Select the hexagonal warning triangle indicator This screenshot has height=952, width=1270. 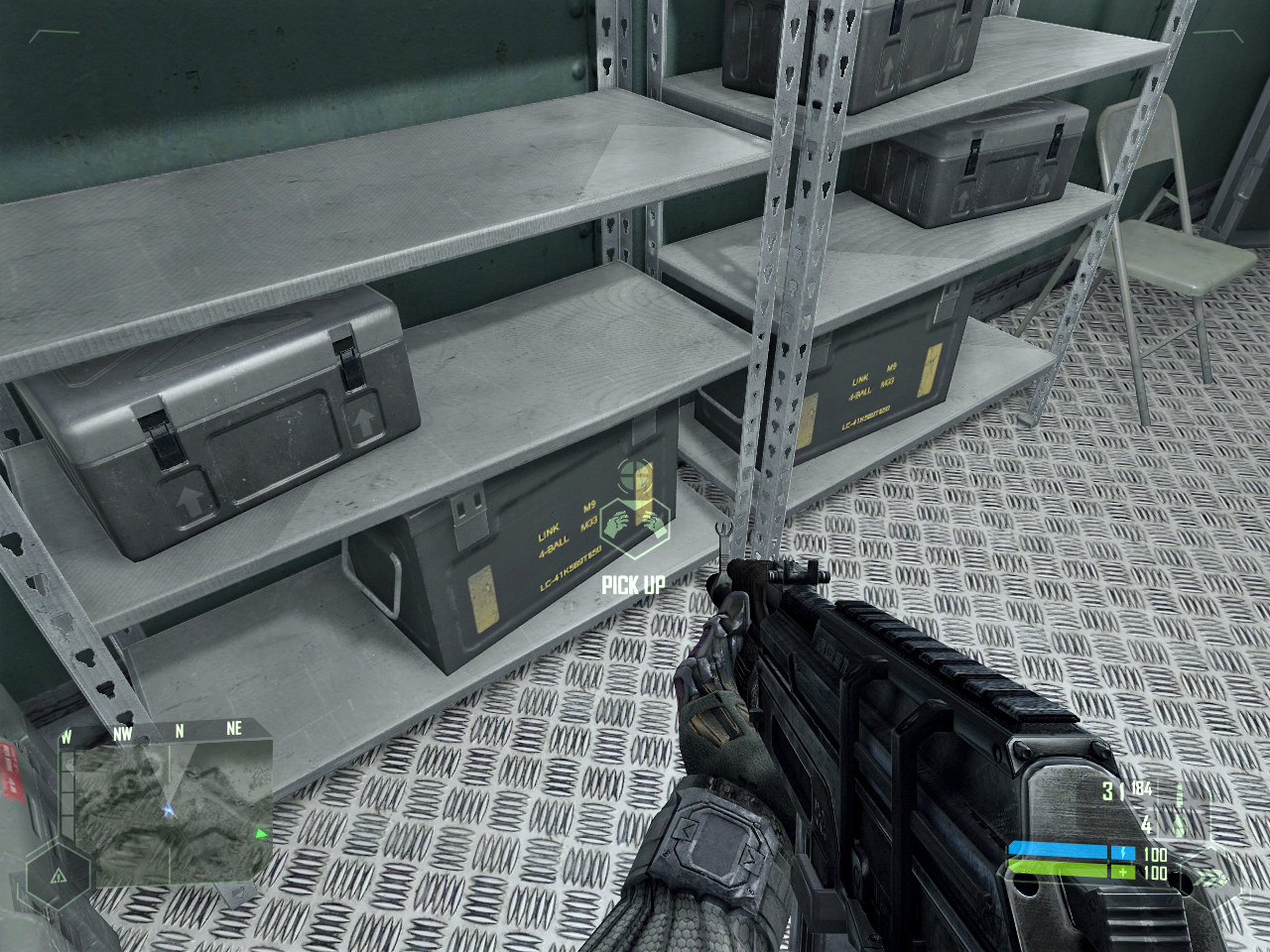coord(58,876)
